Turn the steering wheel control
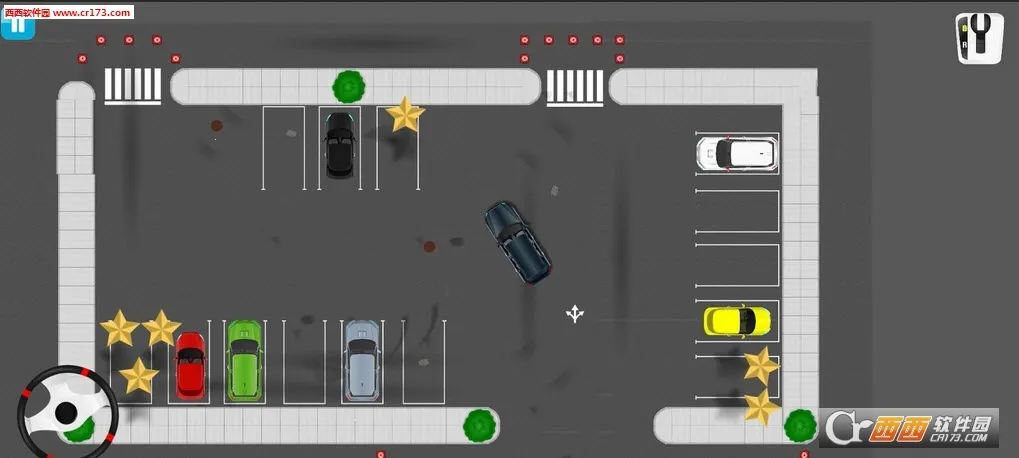 point(66,411)
